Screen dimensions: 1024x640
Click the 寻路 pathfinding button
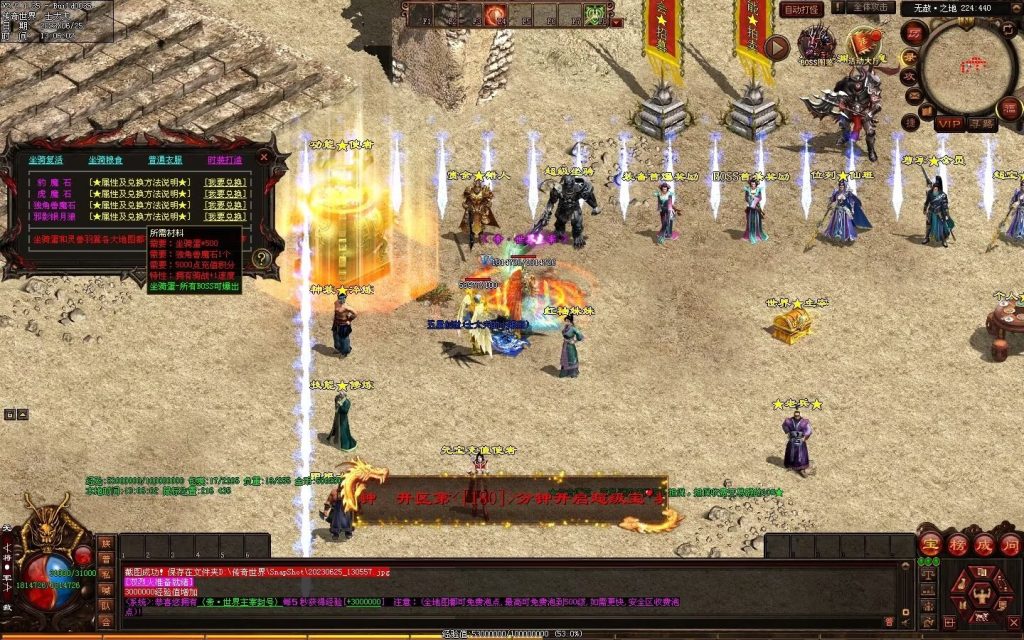click(983, 123)
